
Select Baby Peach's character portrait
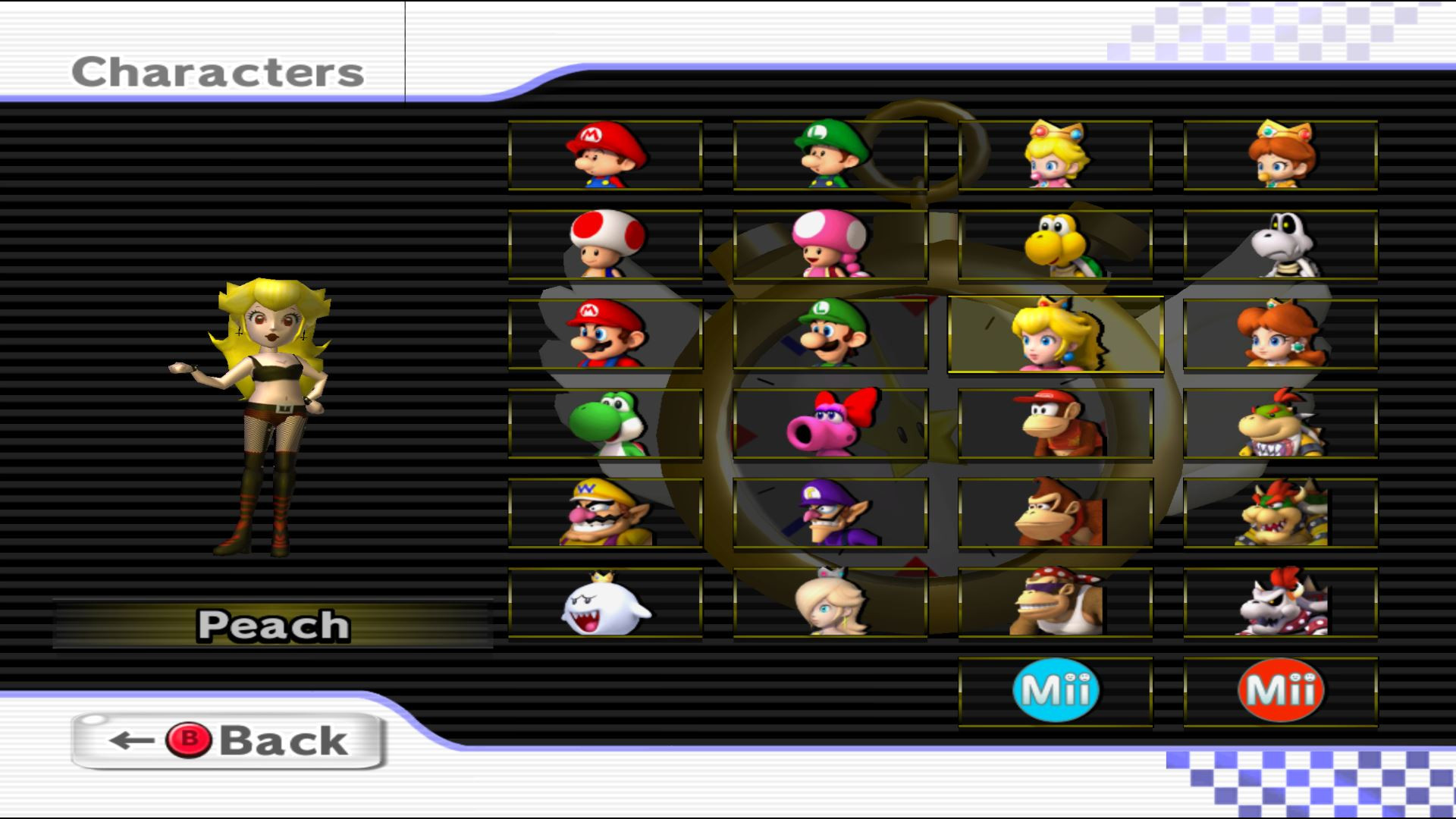1054,155
